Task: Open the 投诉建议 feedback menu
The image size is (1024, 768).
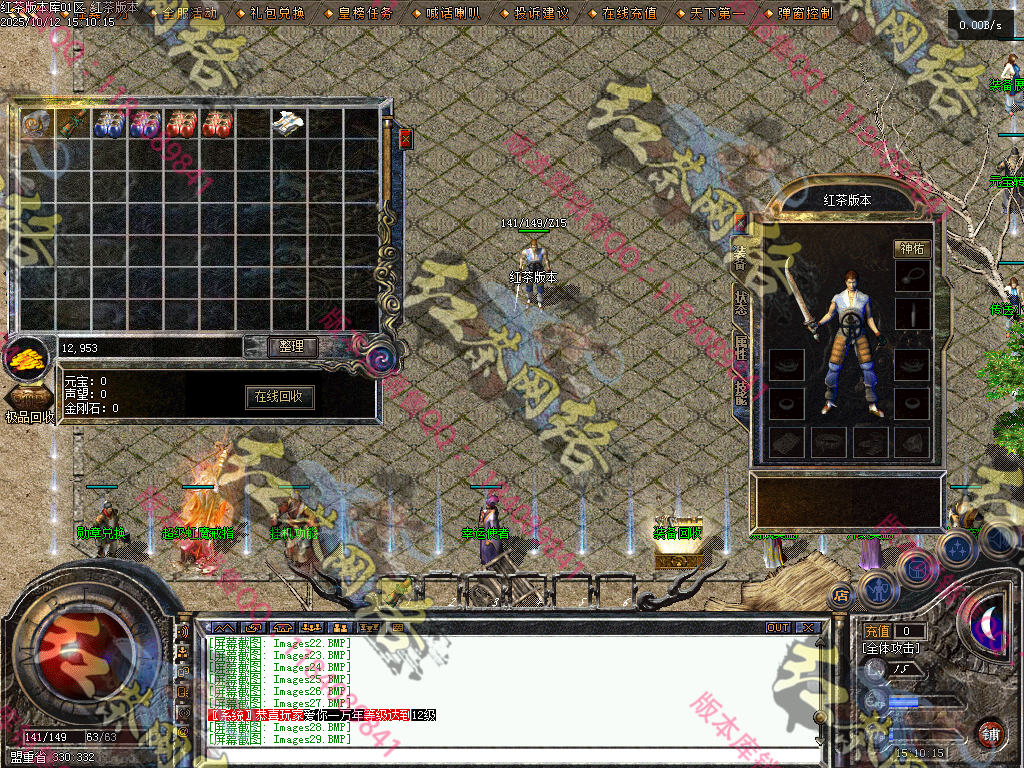Action: (x=541, y=14)
